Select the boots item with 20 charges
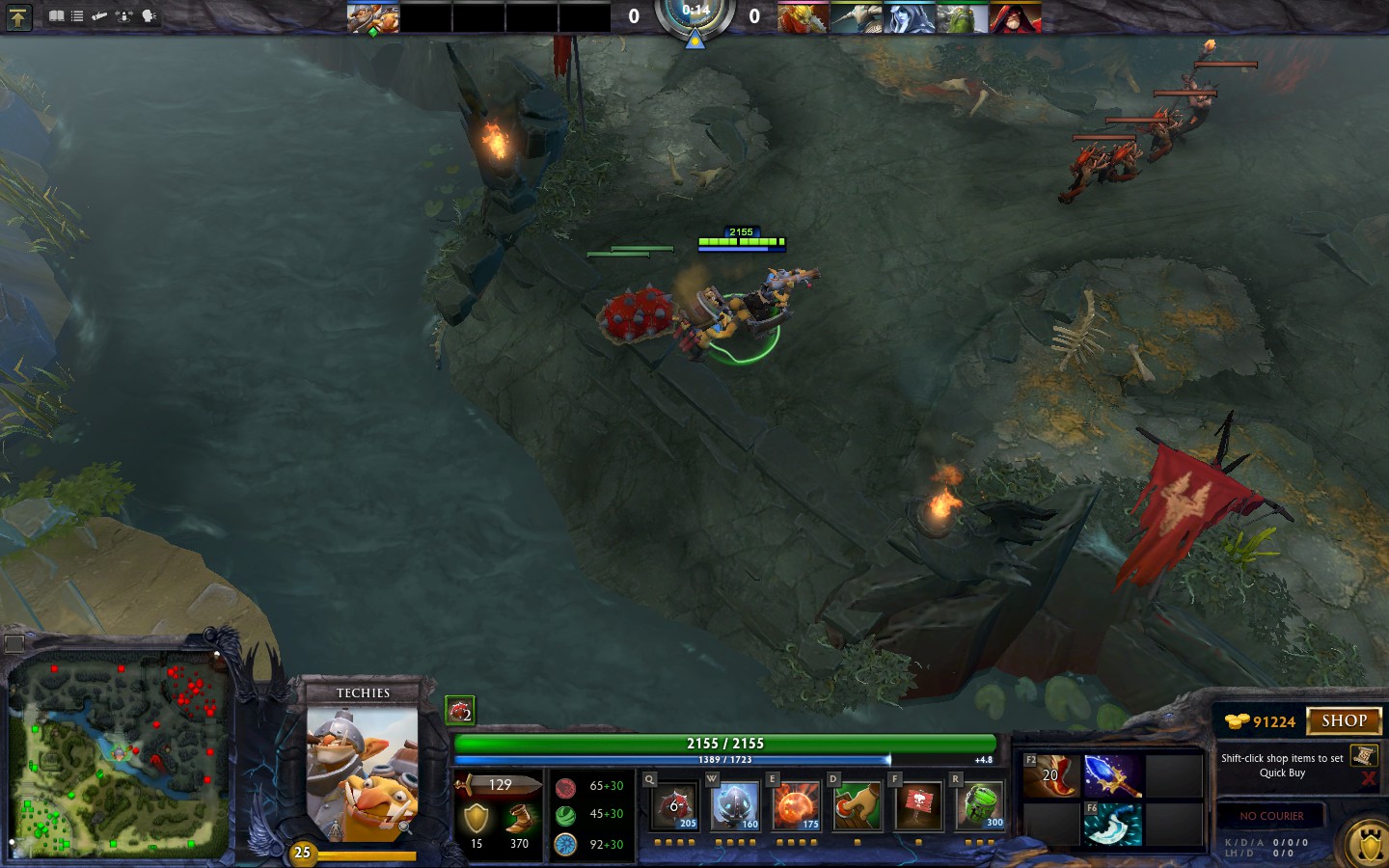The image size is (1389, 868). 1051,776
